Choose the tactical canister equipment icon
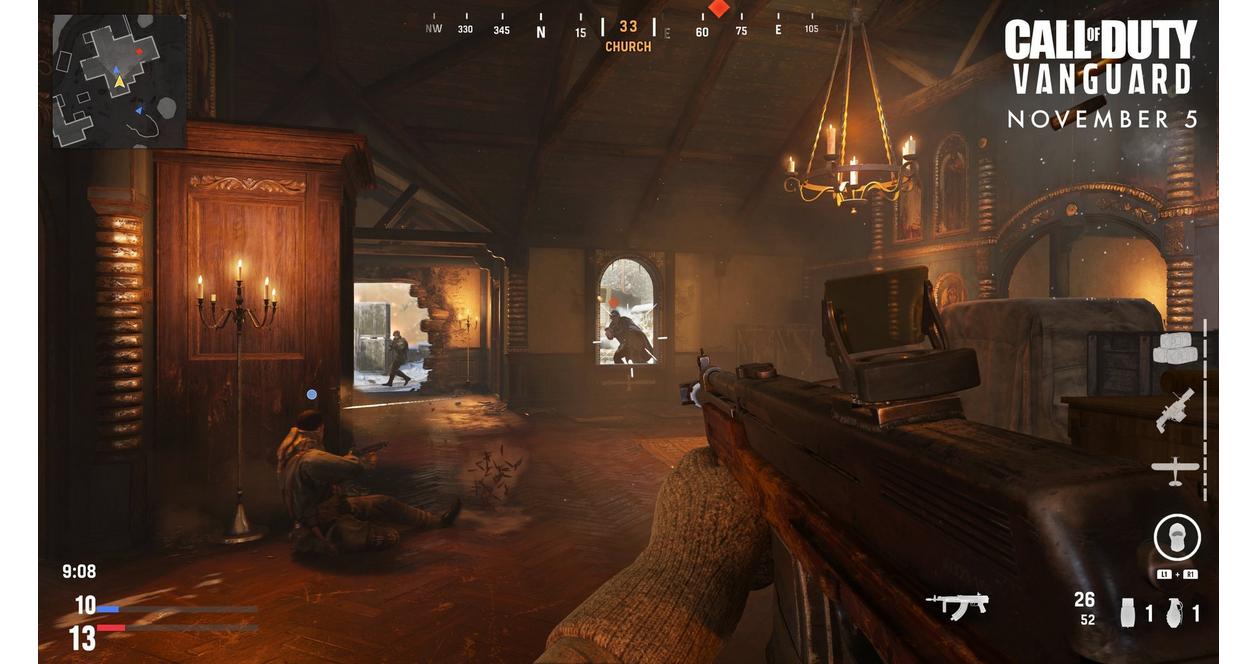 1128,612
